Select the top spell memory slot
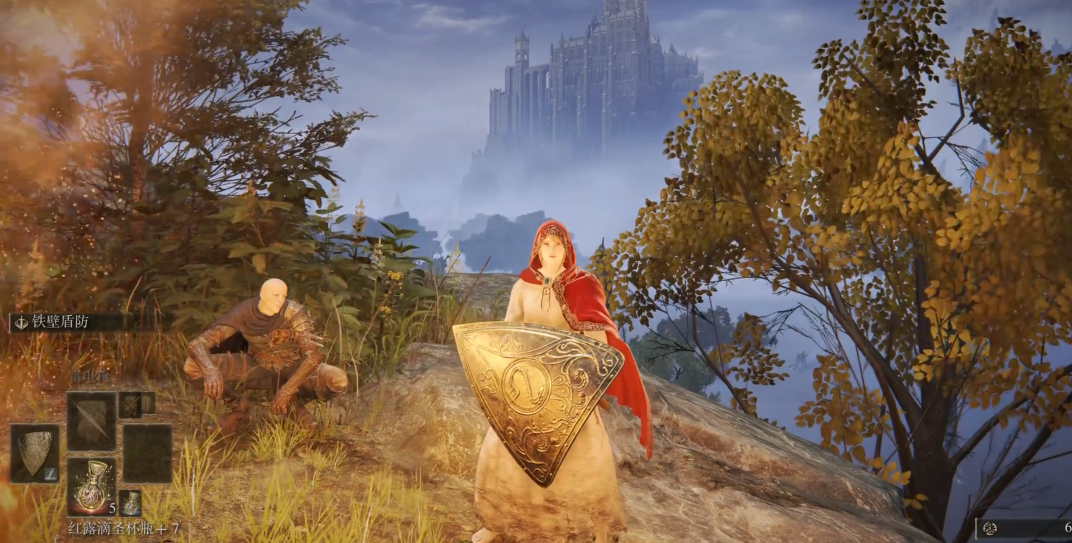 click(92, 421)
